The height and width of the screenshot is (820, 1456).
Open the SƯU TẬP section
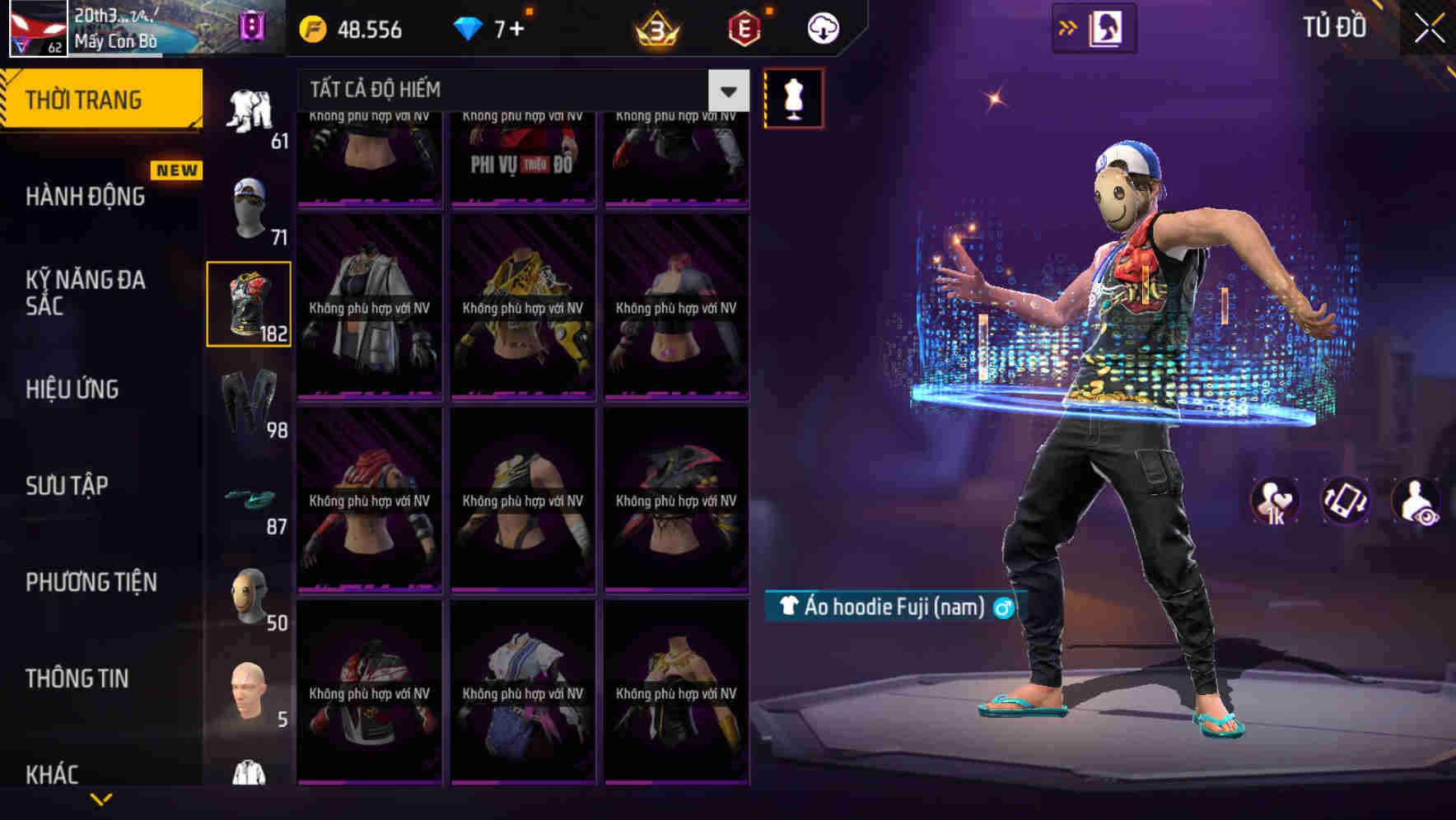click(x=69, y=486)
